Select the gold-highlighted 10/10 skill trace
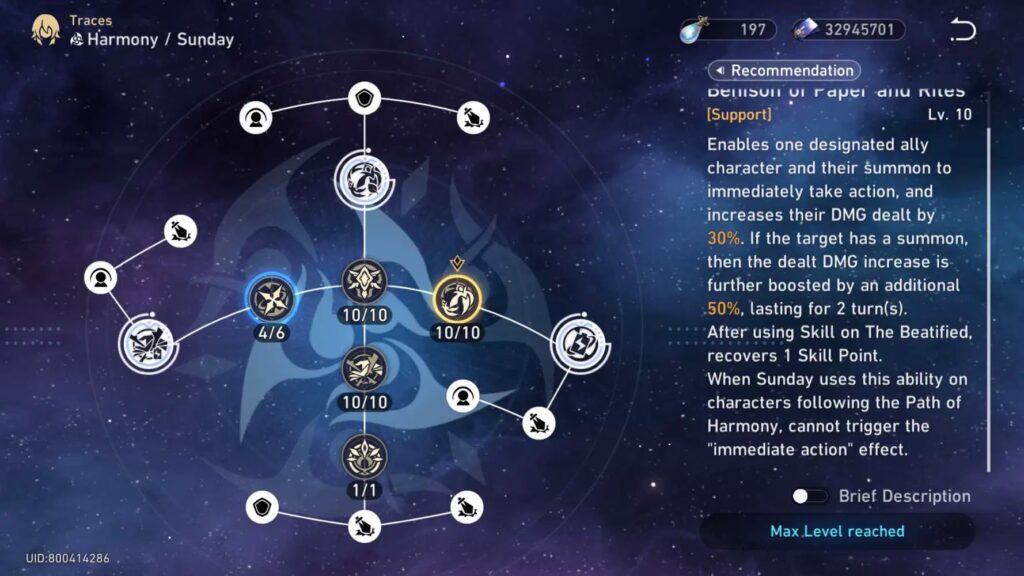 tap(457, 298)
